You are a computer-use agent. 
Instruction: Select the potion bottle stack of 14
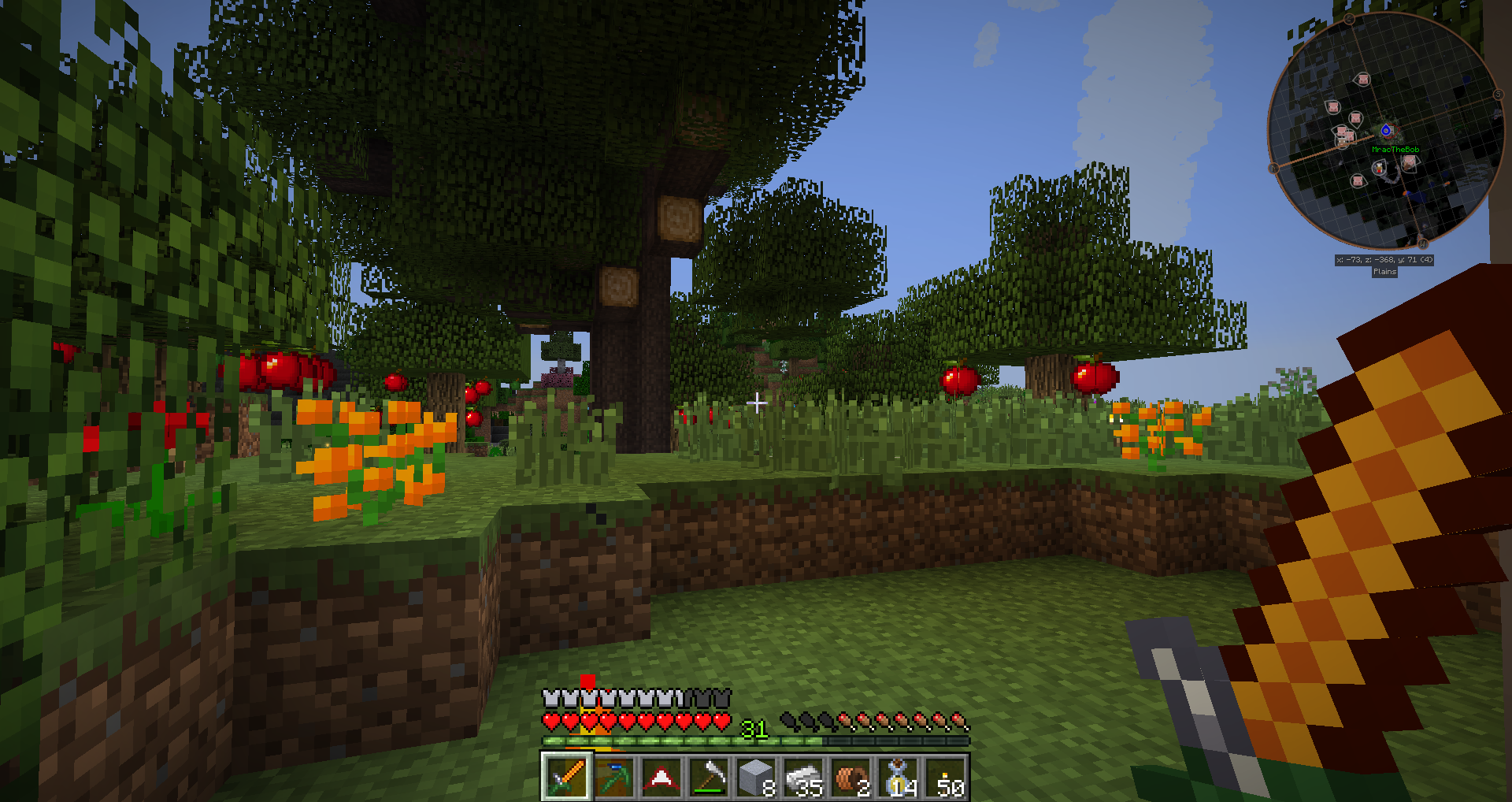point(899,777)
